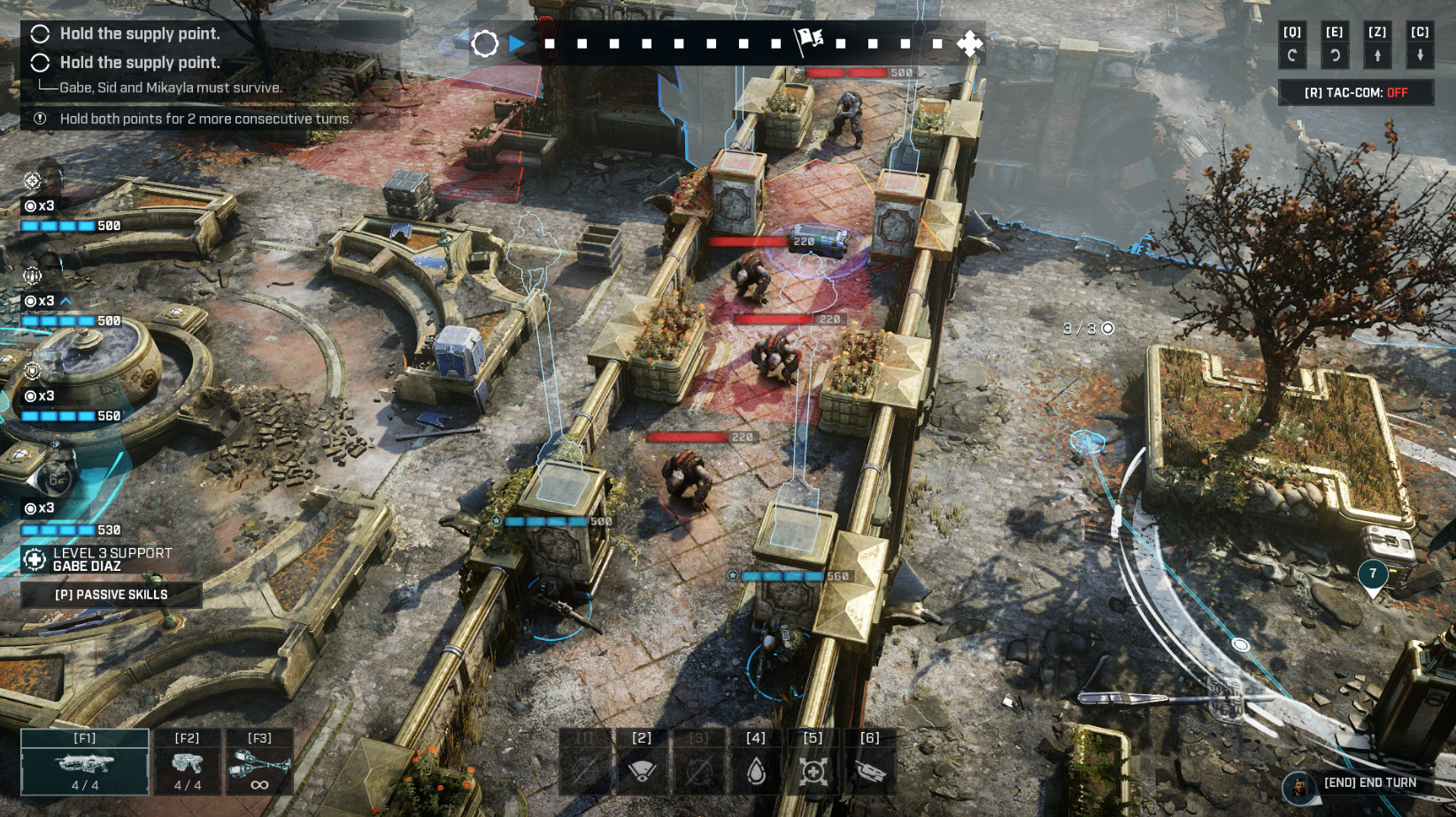Screen dimensions: 1456x817
Task: Activate the Overwatch cone ability
Action: (642, 768)
